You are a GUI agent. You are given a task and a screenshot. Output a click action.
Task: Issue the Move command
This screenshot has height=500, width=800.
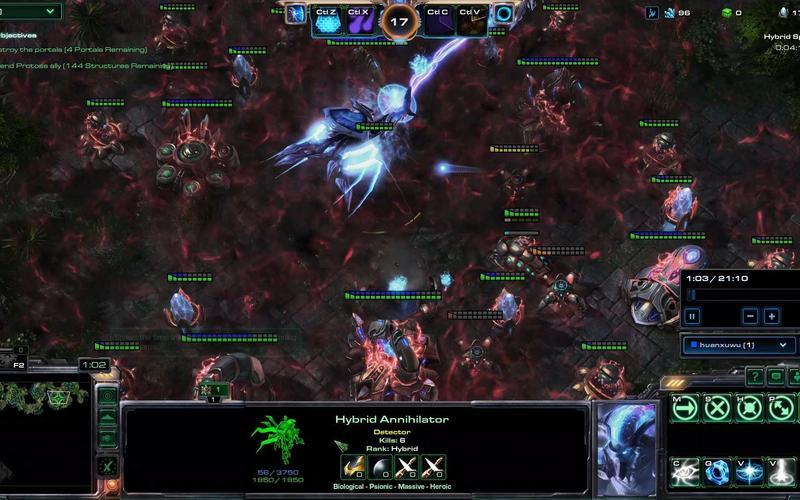click(686, 406)
